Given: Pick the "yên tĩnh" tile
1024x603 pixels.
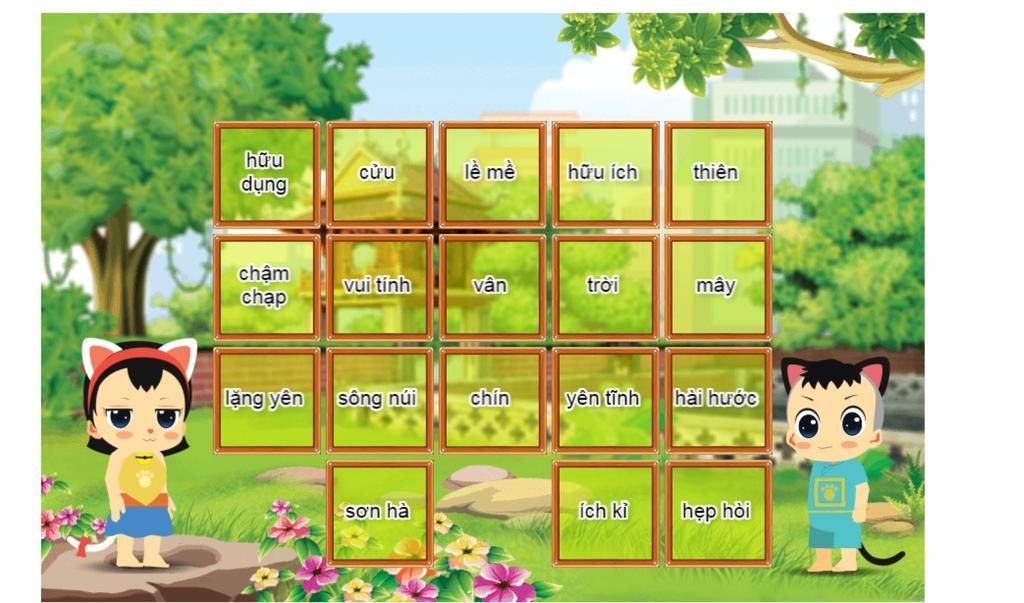Looking at the screenshot, I should pos(605,400).
